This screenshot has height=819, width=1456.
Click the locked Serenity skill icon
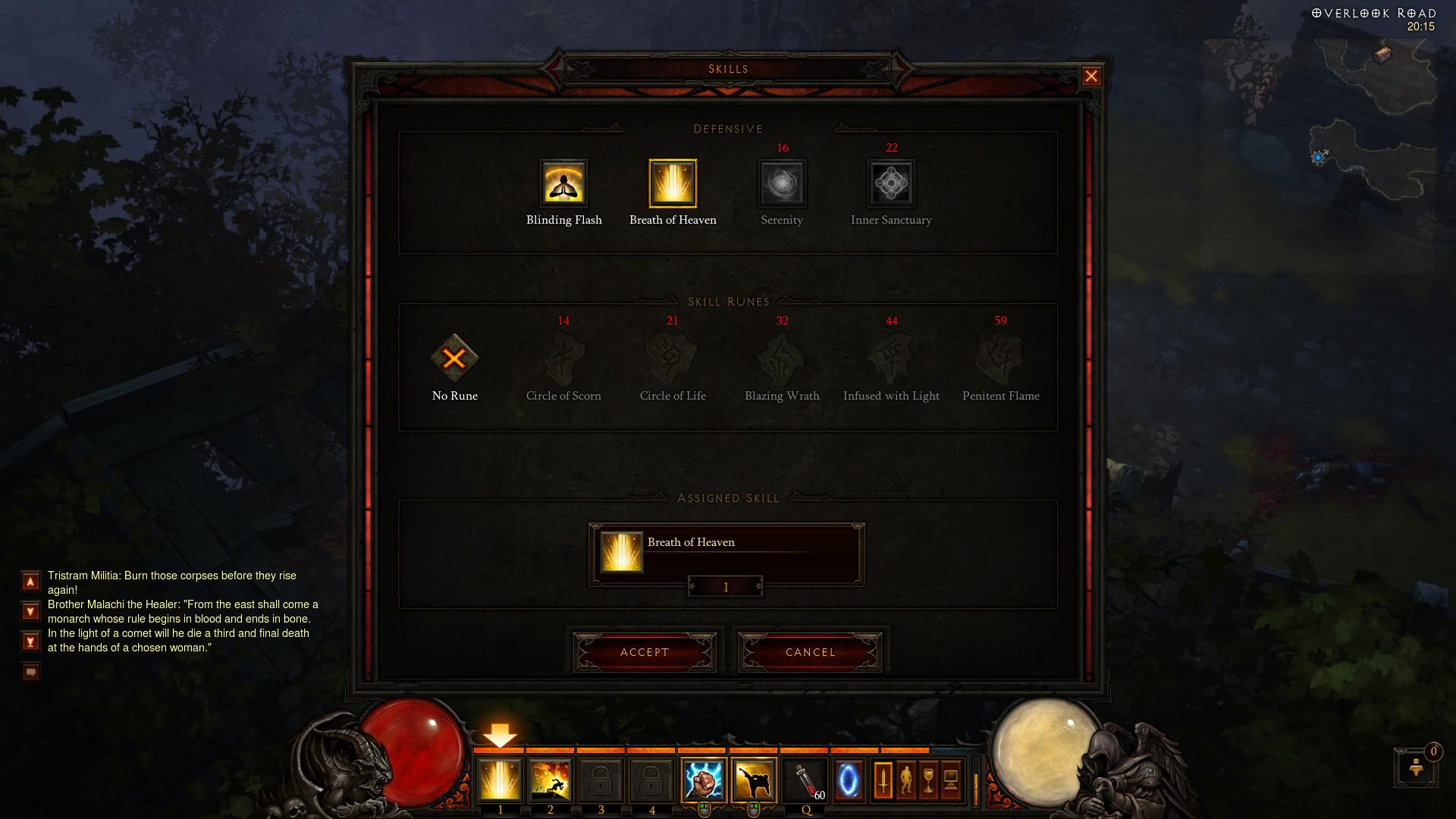point(782,184)
